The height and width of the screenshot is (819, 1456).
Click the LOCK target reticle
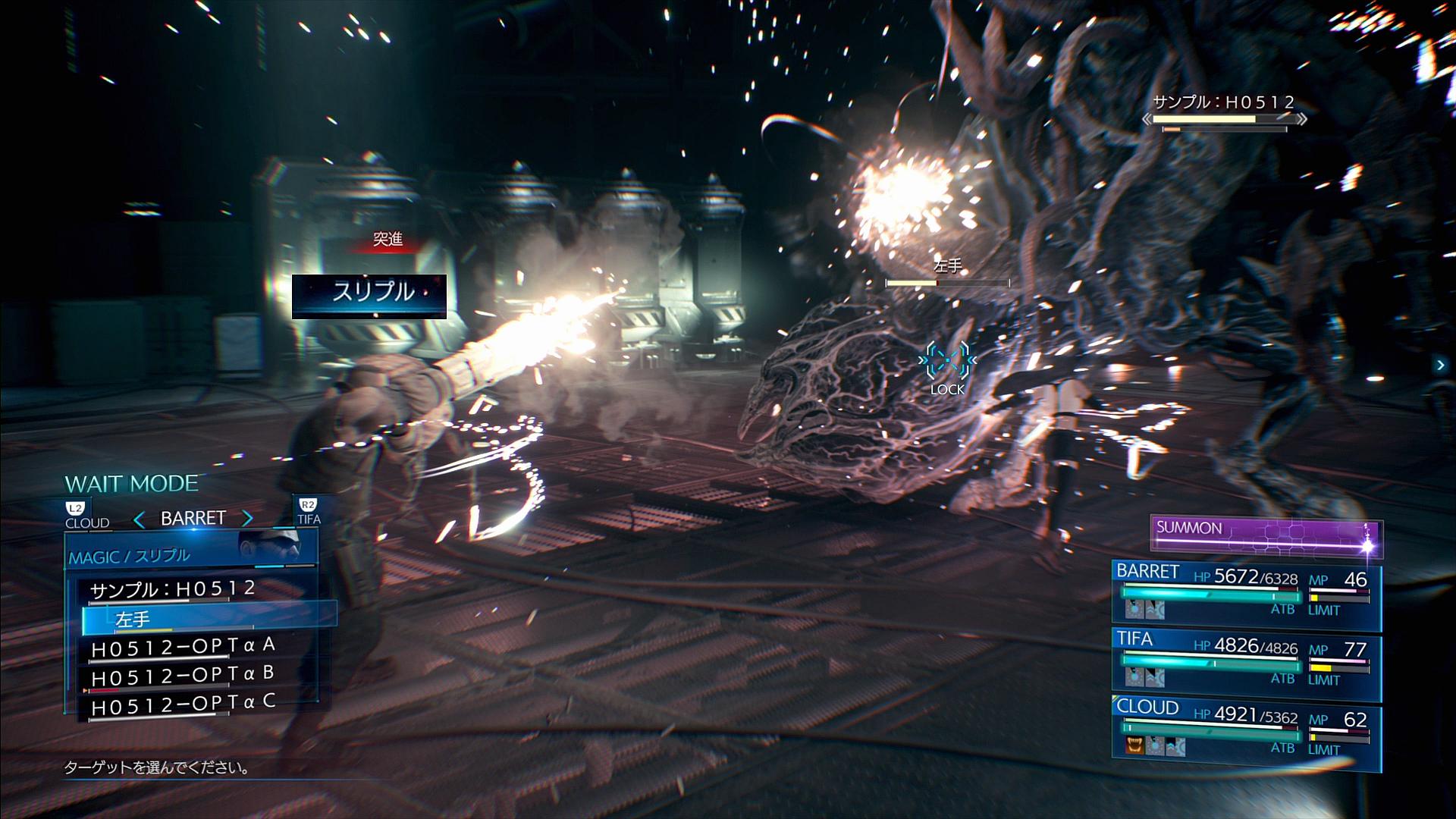click(947, 361)
